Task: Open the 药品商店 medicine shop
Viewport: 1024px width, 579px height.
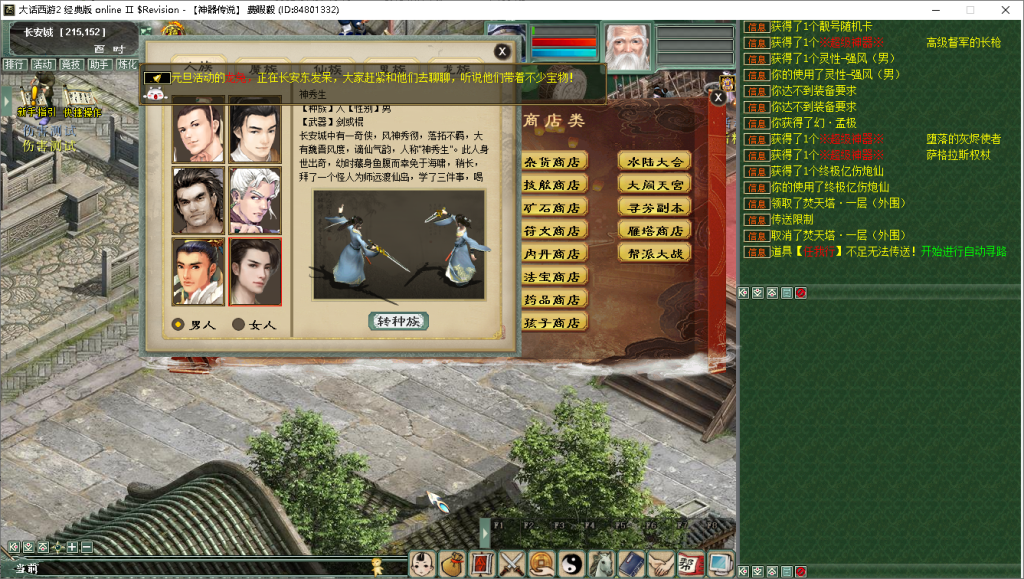Action: 553,300
